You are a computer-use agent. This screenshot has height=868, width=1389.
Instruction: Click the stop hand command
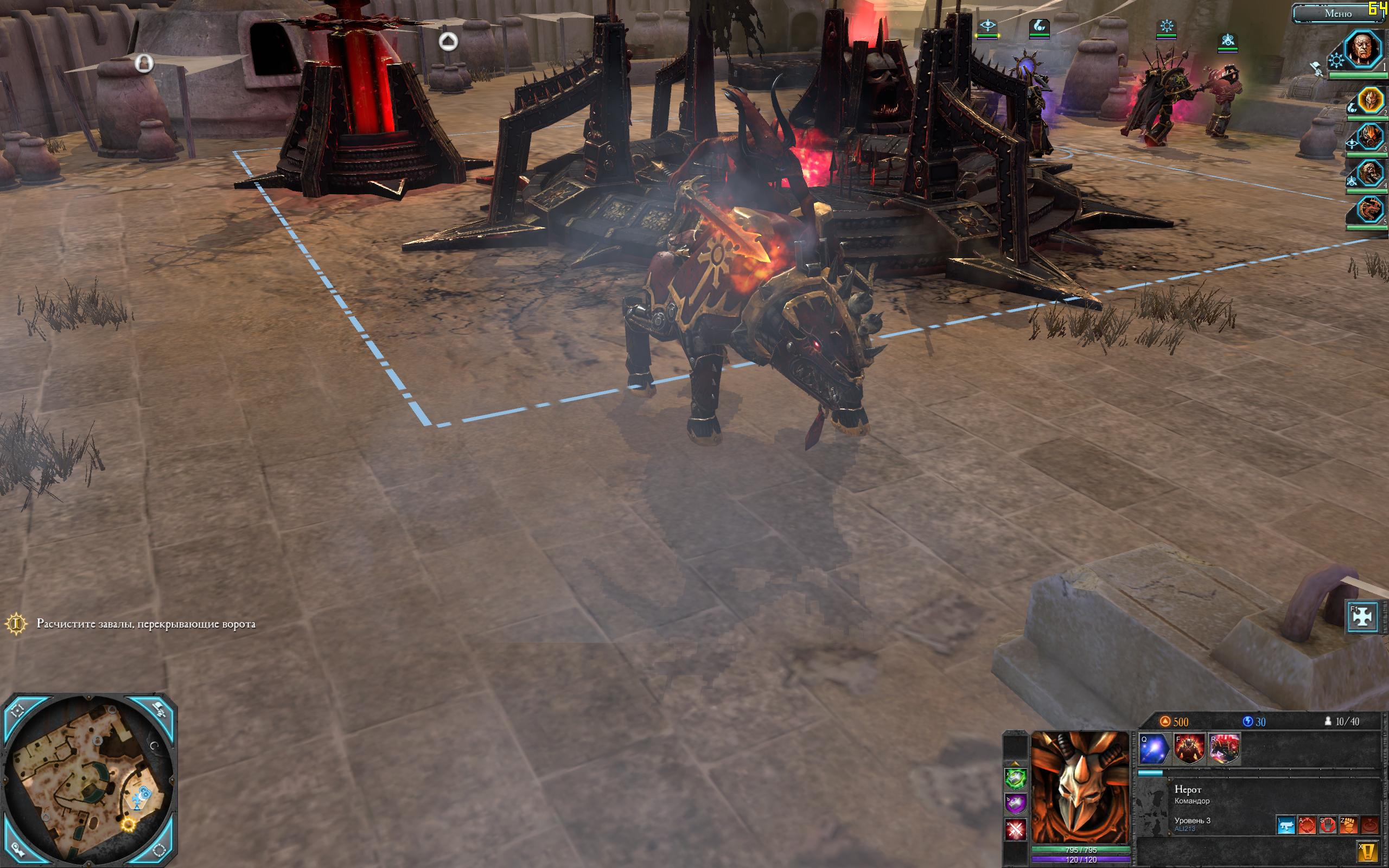1328,825
